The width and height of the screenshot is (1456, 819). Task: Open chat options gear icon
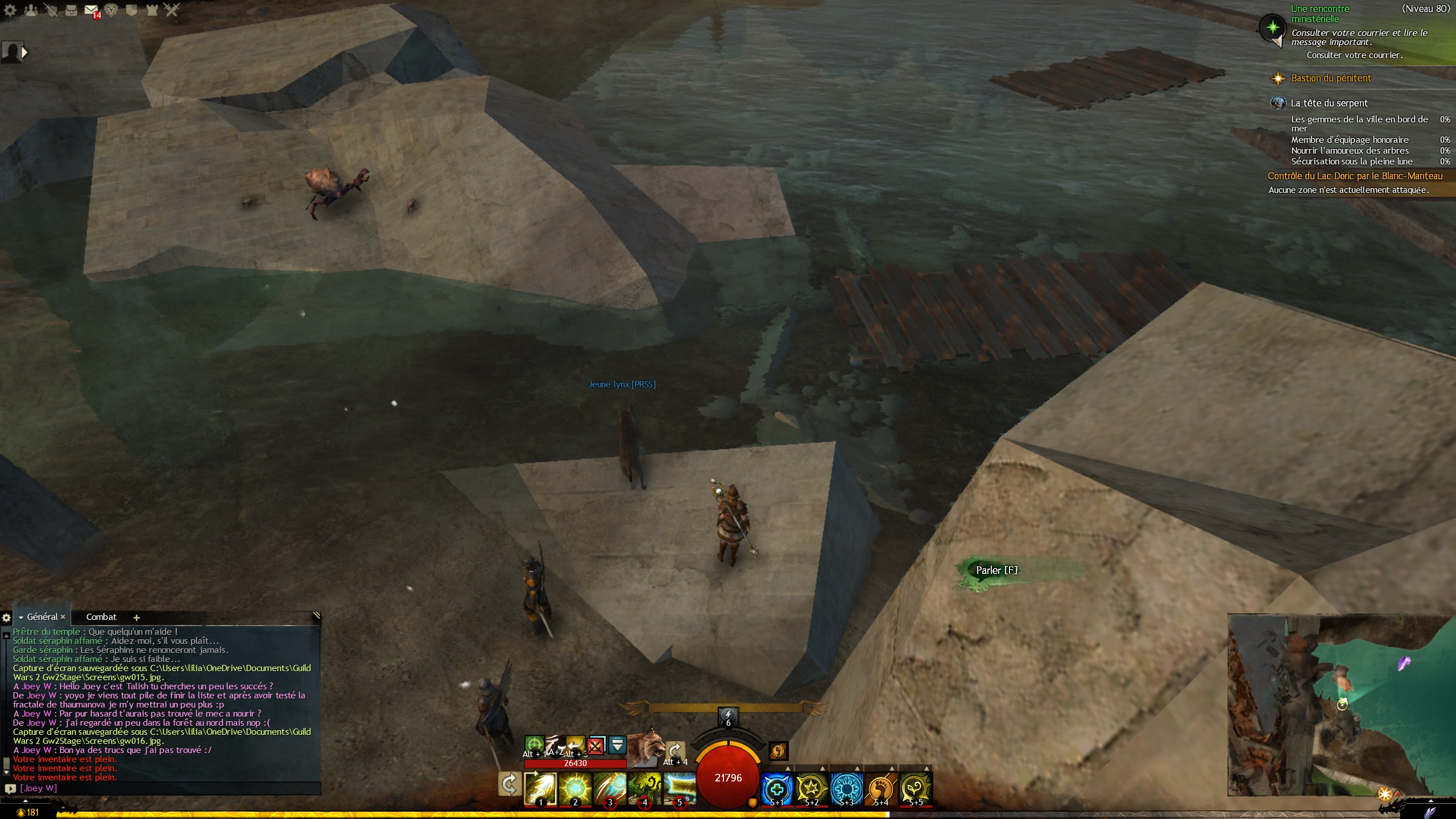coord(6,618)
